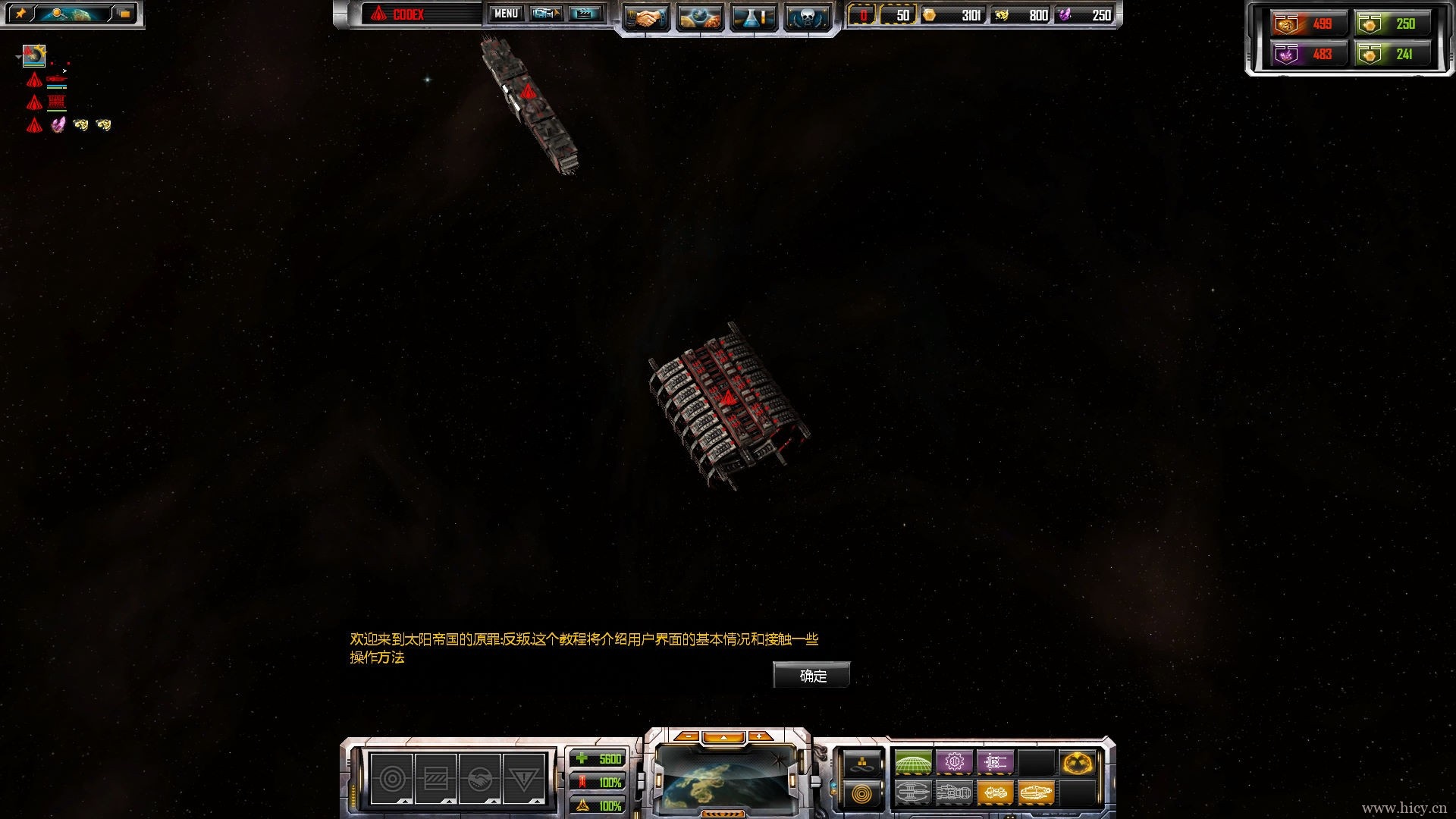Click the minus button above planet portrait

[x=686, y=736]
